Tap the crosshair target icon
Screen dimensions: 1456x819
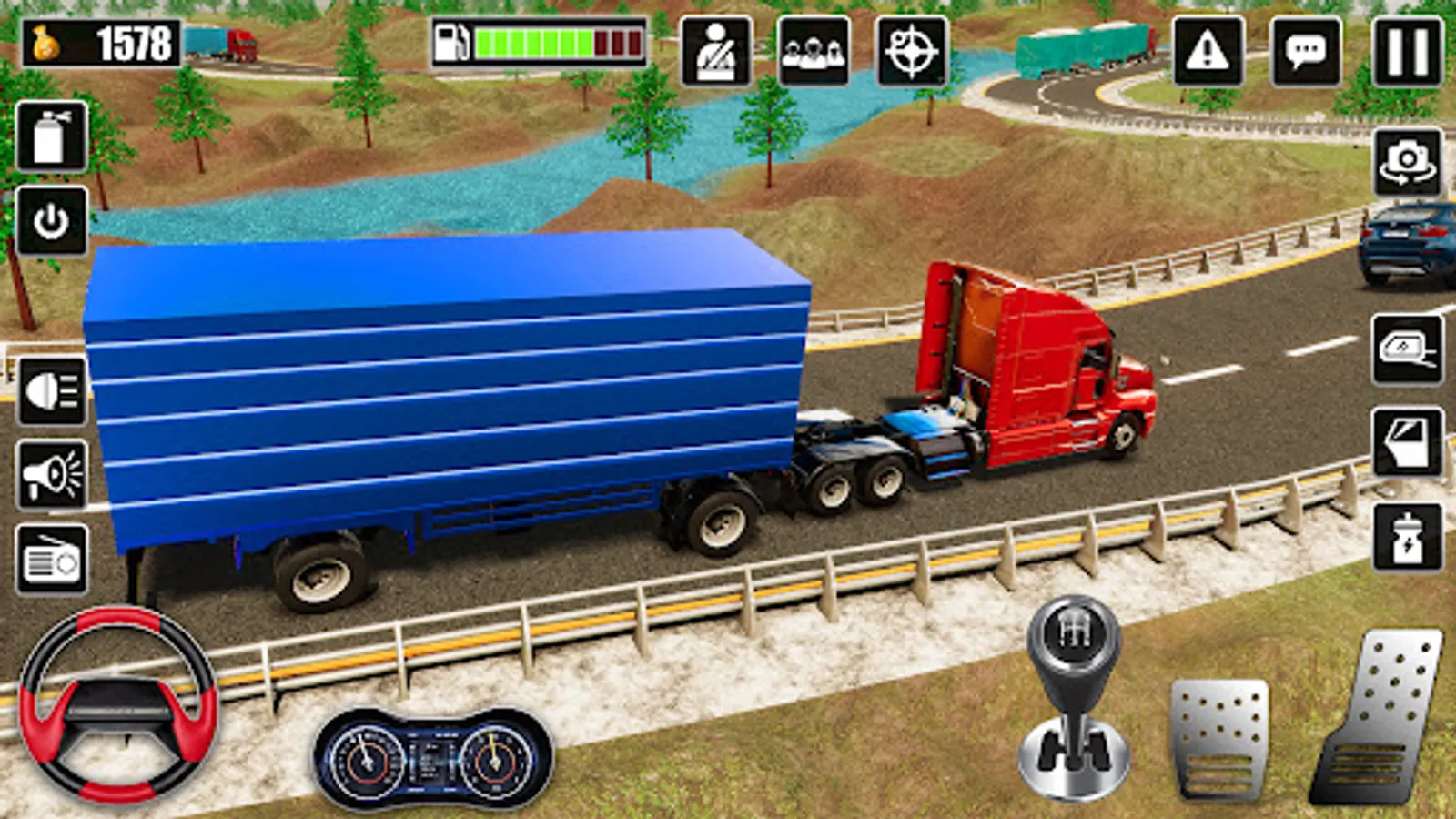911,52
